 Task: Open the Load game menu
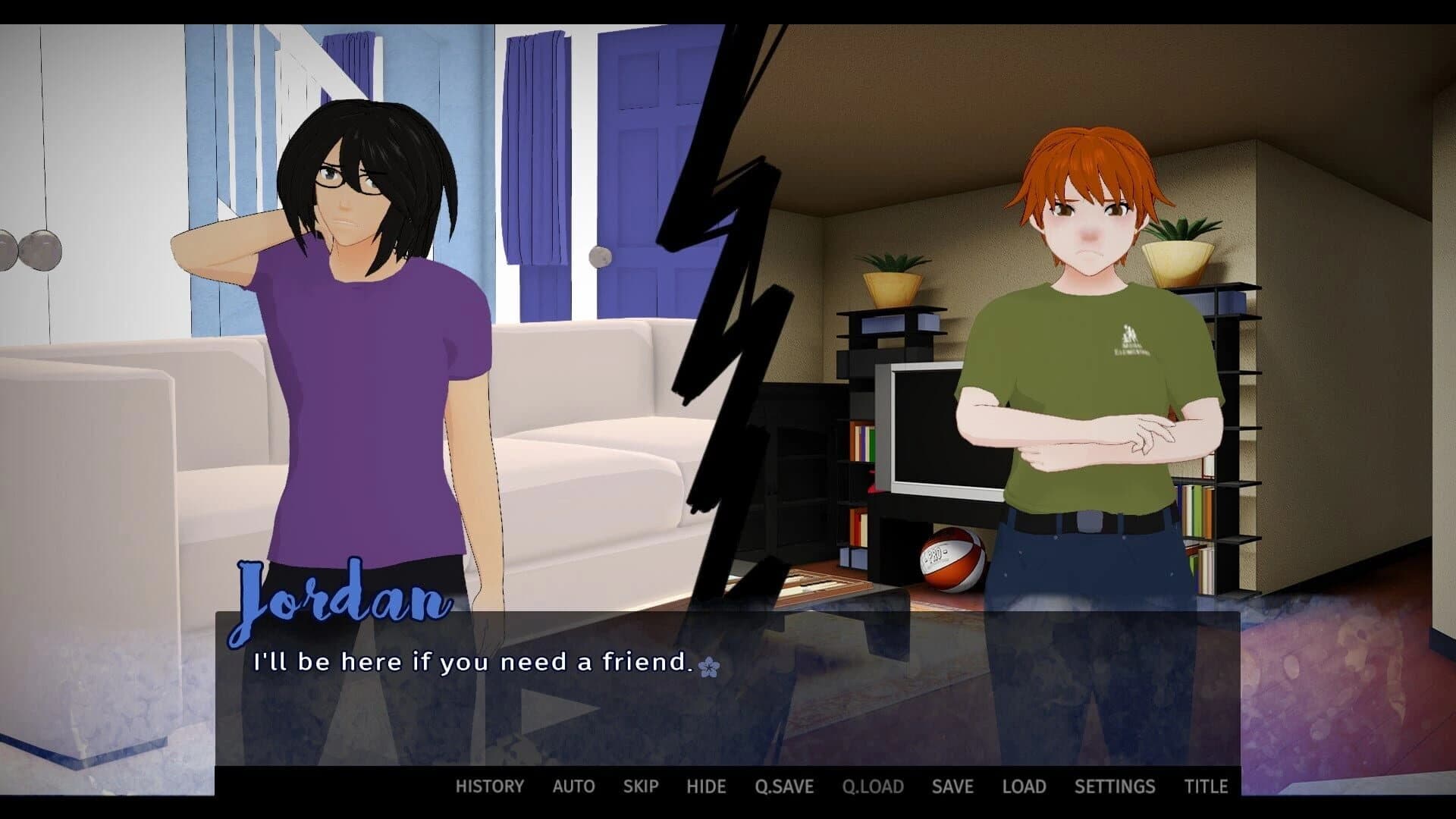tap(1024, 786)
